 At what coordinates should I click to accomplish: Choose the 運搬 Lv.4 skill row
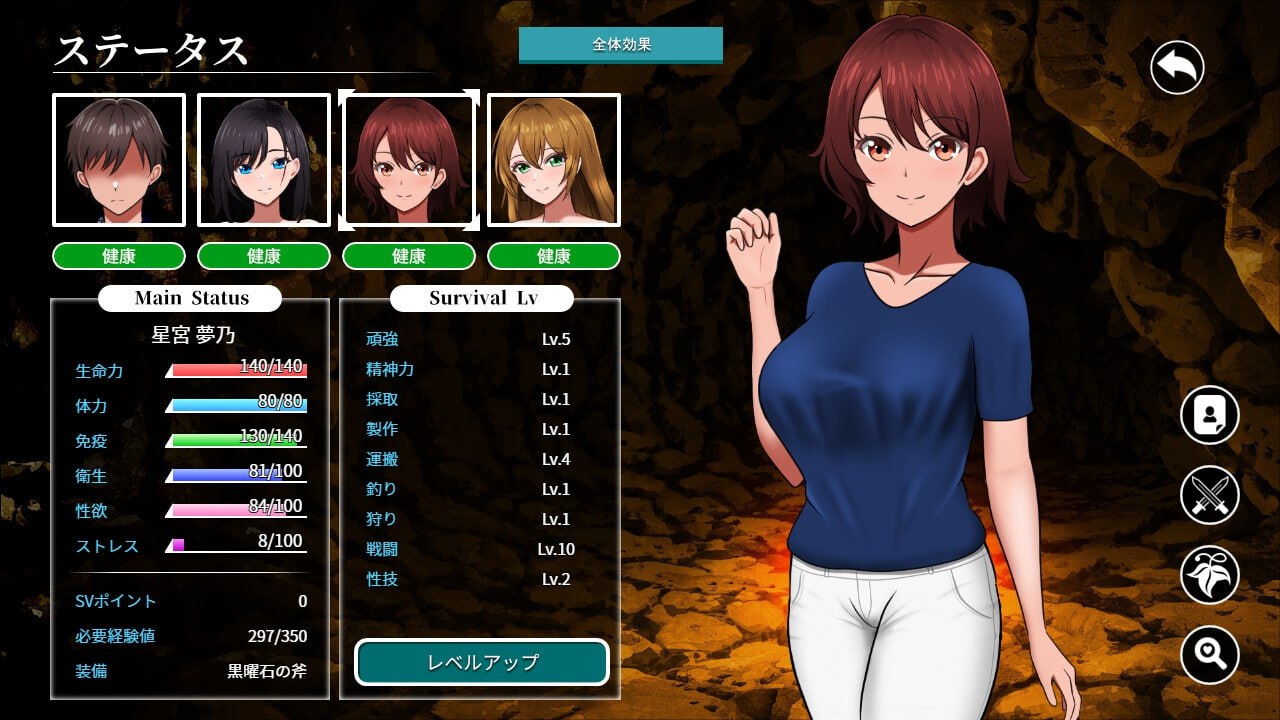470,459
